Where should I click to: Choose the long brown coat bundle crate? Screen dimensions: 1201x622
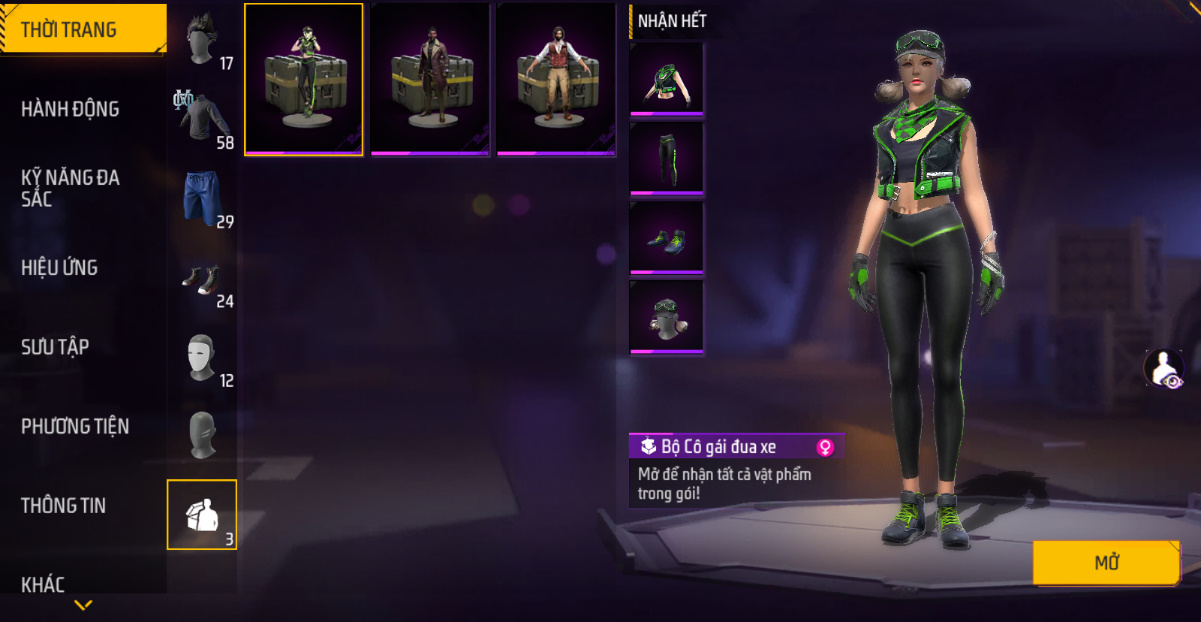pos(430,79)
